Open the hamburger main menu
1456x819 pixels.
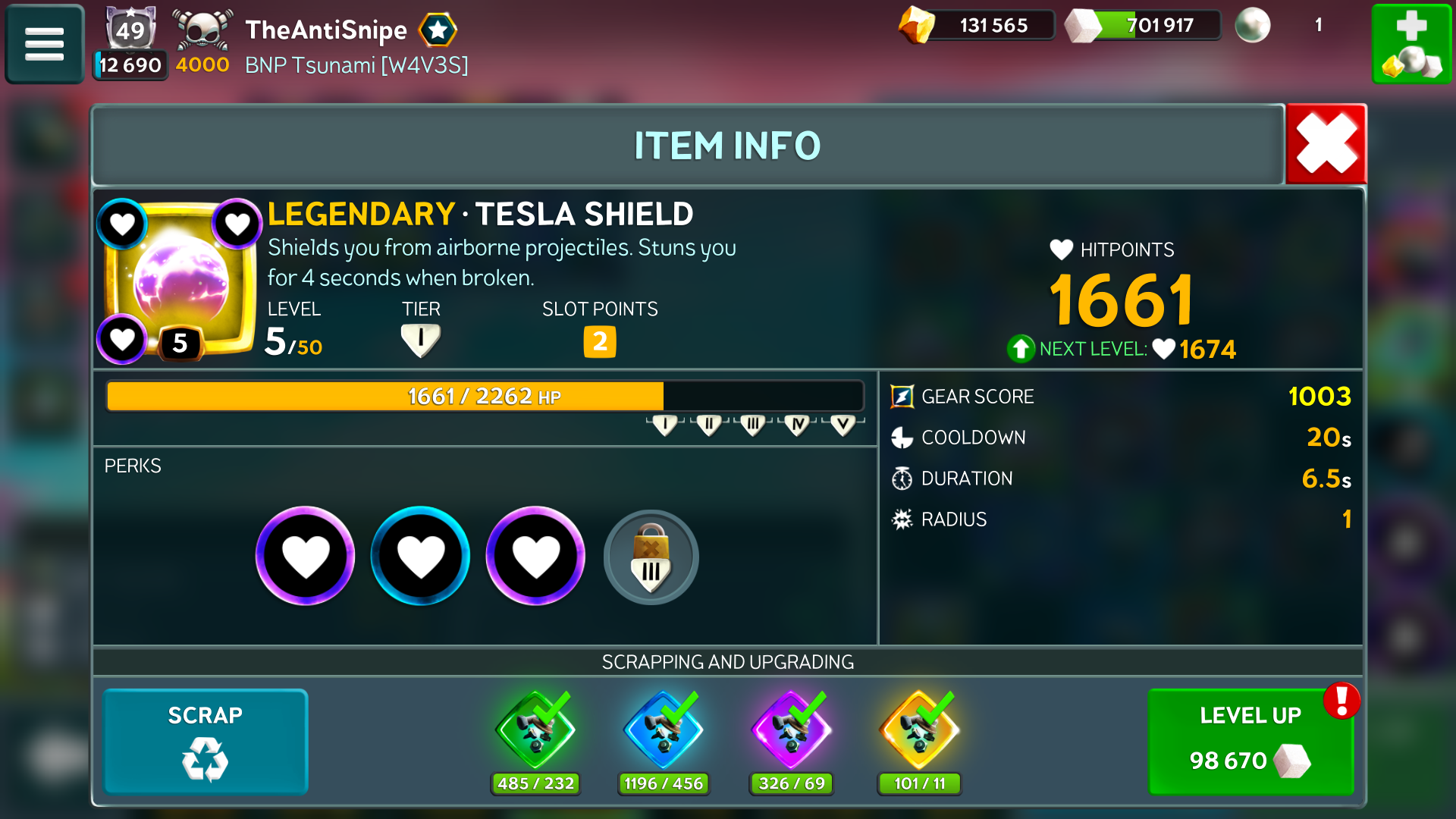44,44
